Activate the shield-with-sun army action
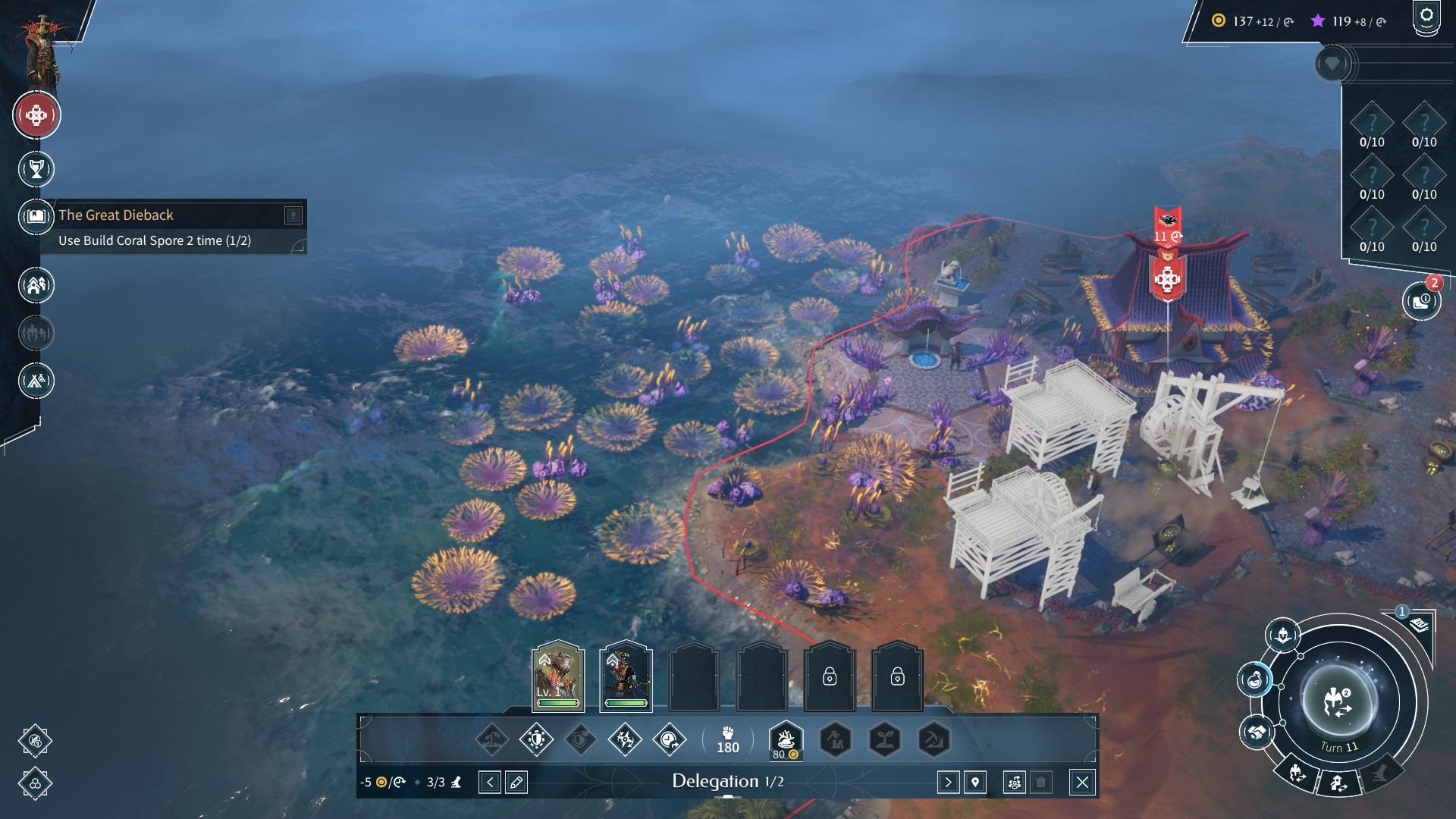1456x819 pixels. (x=536, y=739)
